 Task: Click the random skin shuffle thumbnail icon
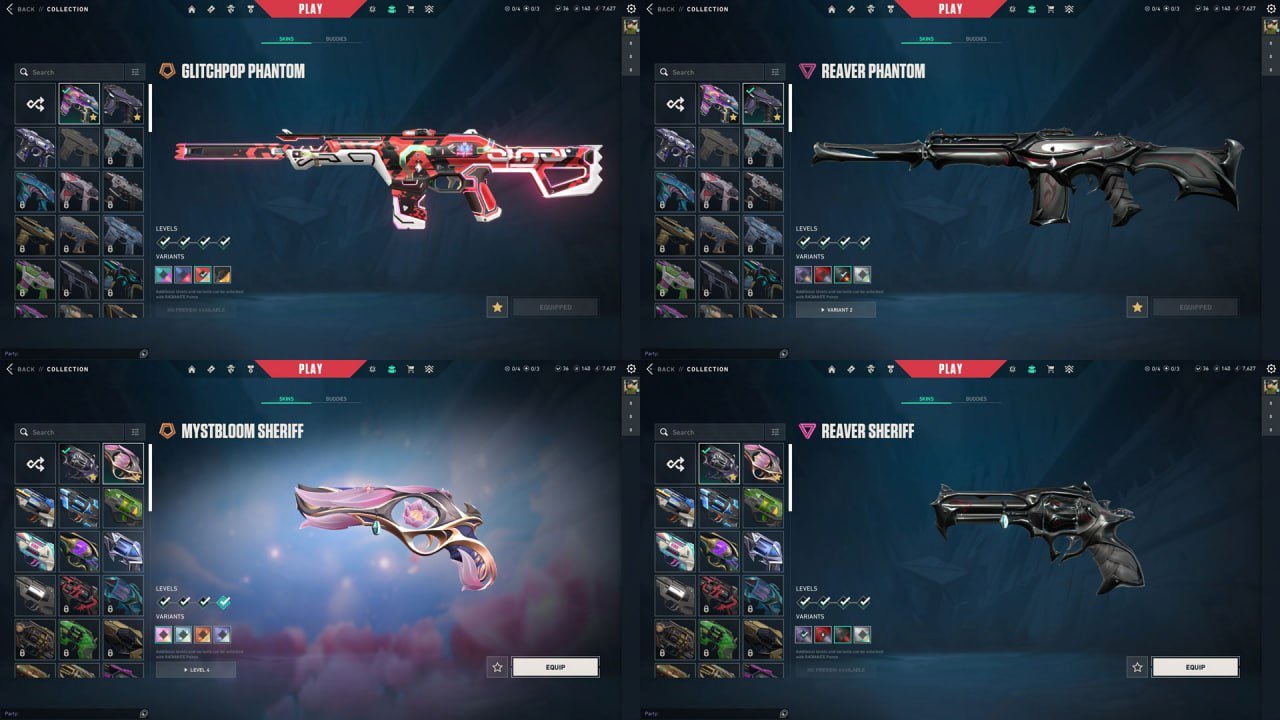pyautogui.click(x=35, y=103)
